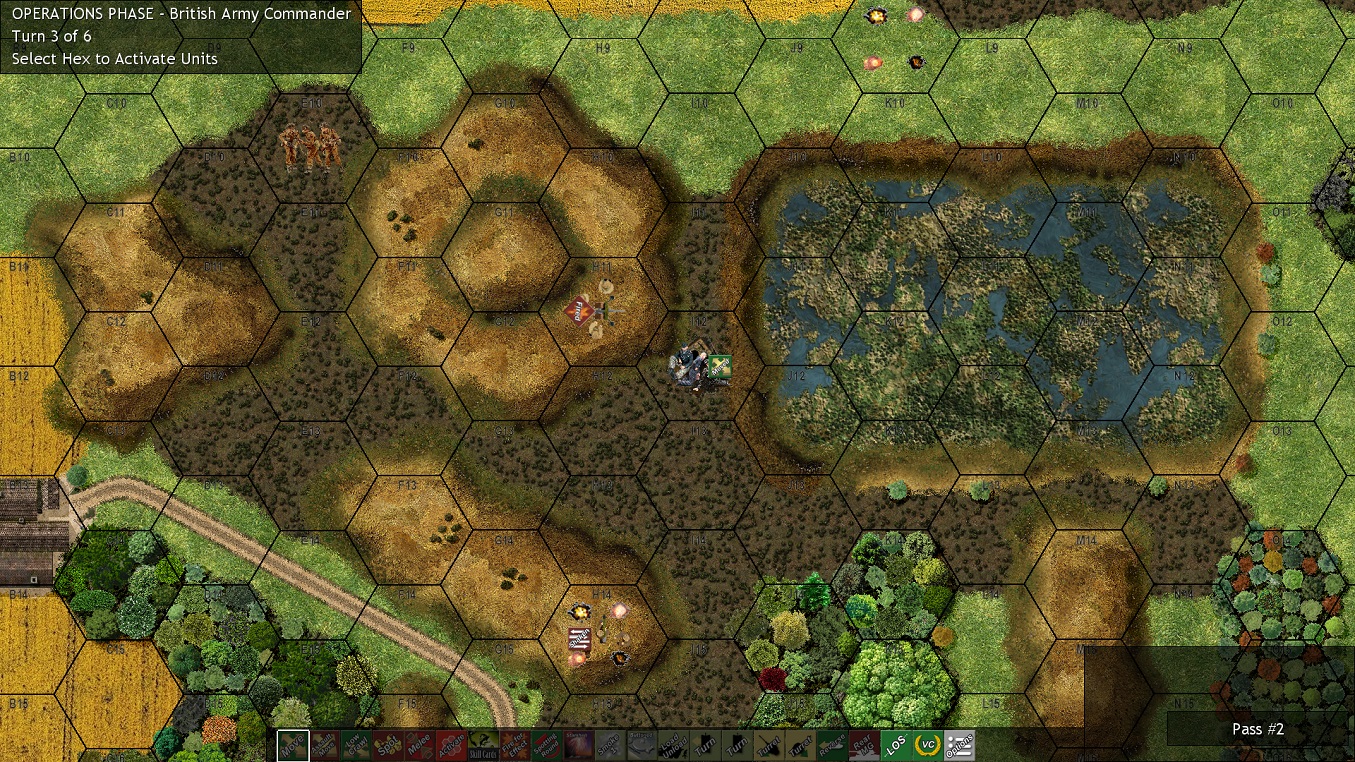Image resolution: width=1355 pixels, height=762 pixels.
Task: Activate the Low Crawl movement button
Action: pos(355,746)
